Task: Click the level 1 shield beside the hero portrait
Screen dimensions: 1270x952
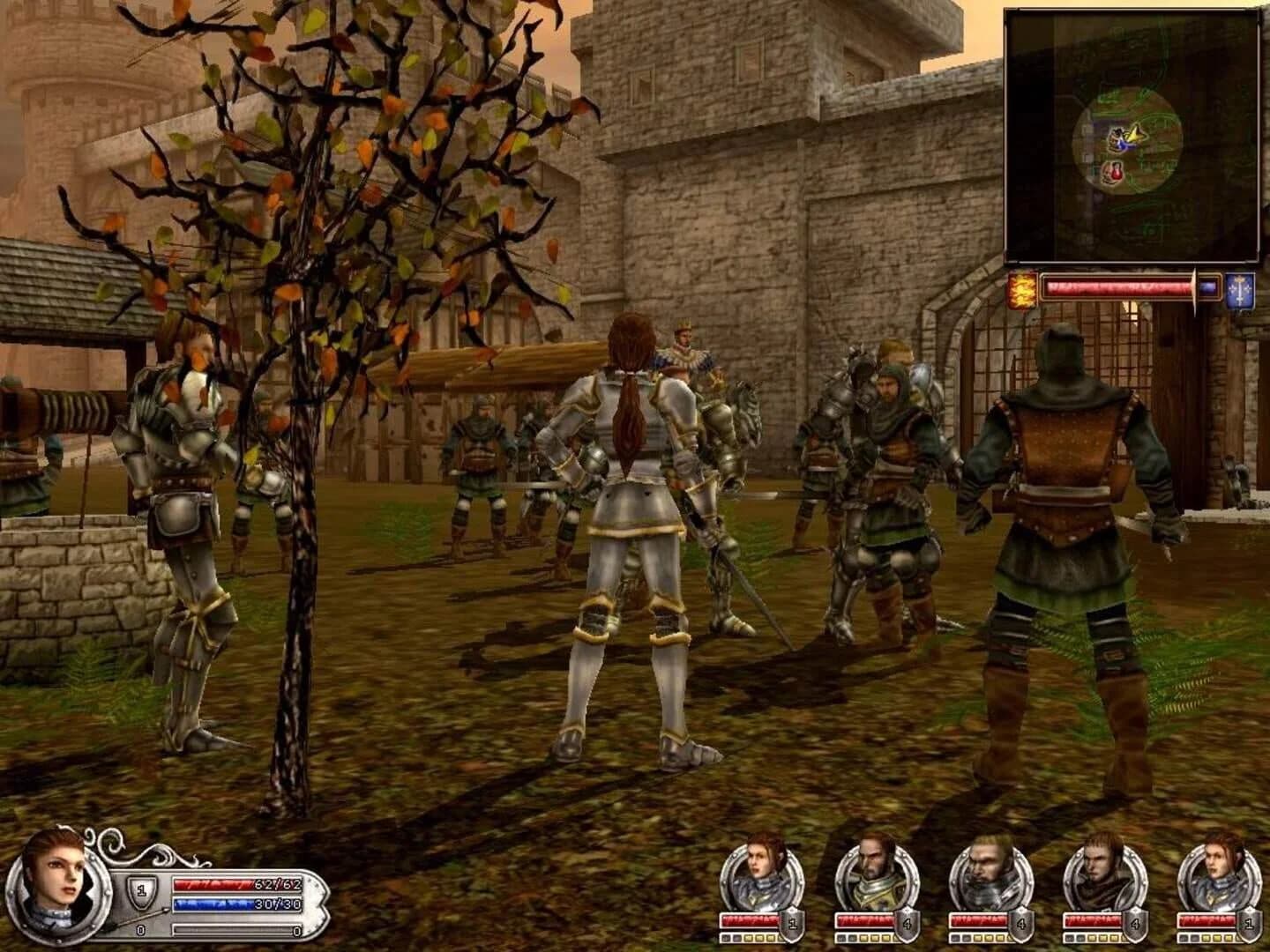Action: tap(141, 889)
